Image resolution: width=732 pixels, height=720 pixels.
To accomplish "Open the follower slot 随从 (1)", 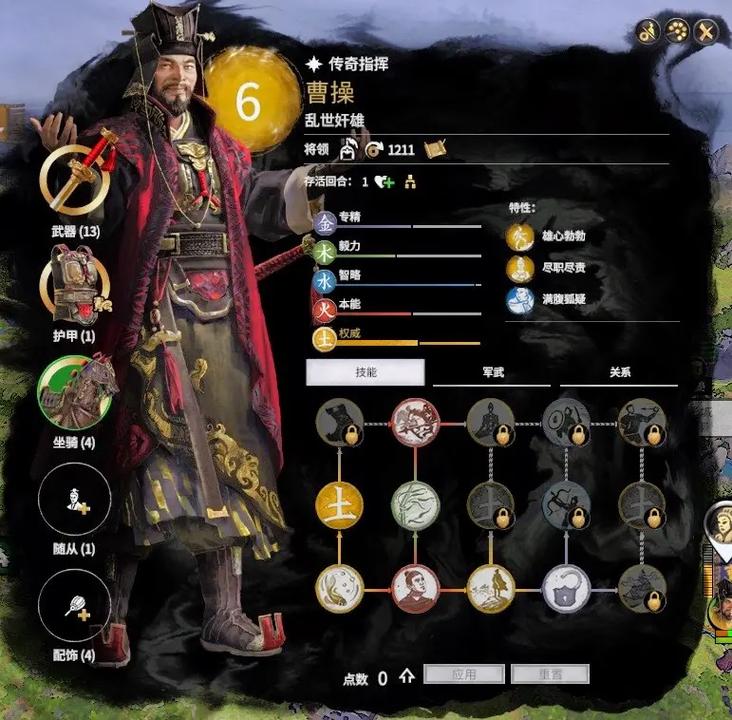I will pos(75,500).
